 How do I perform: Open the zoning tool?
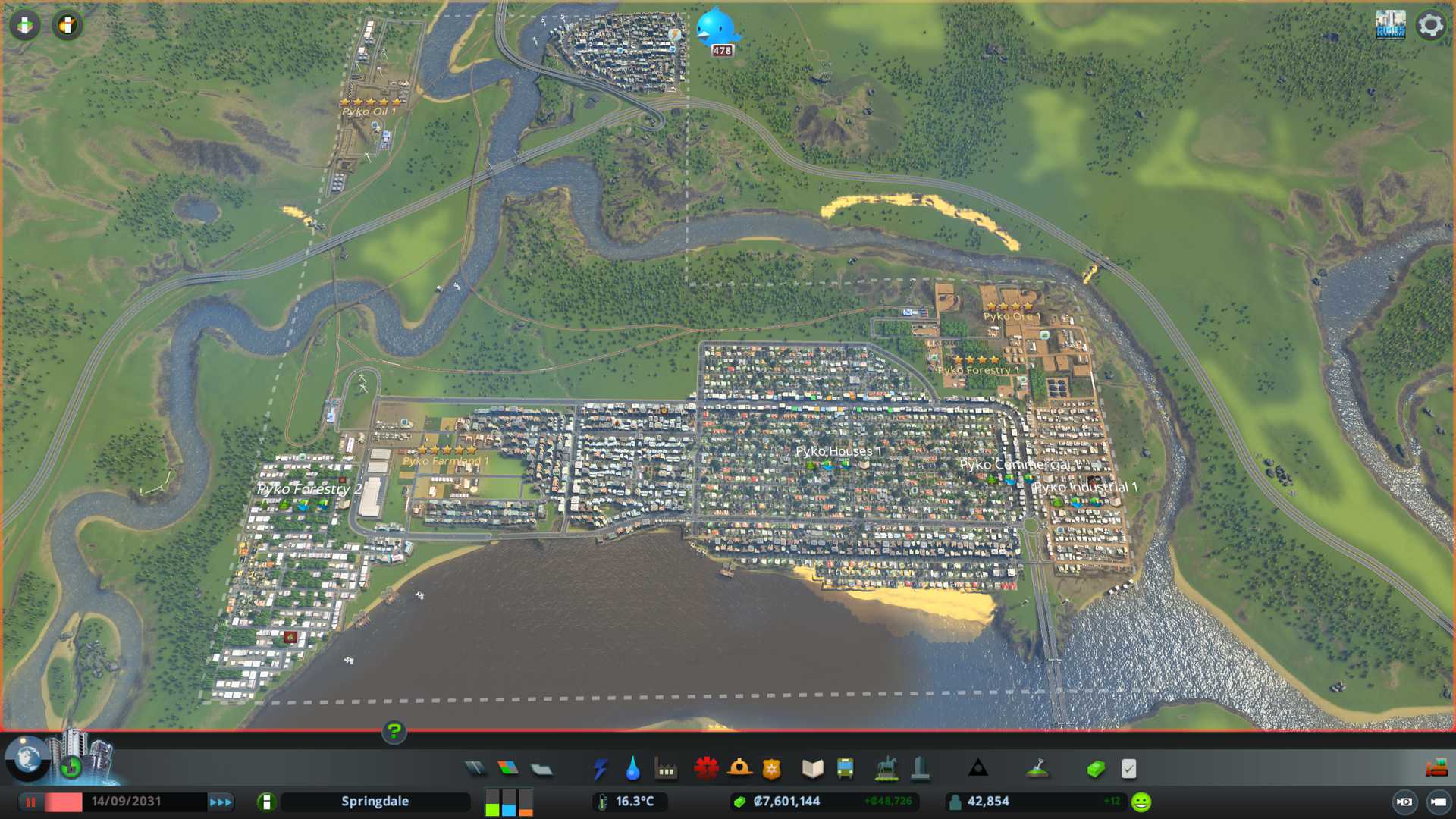508,769
